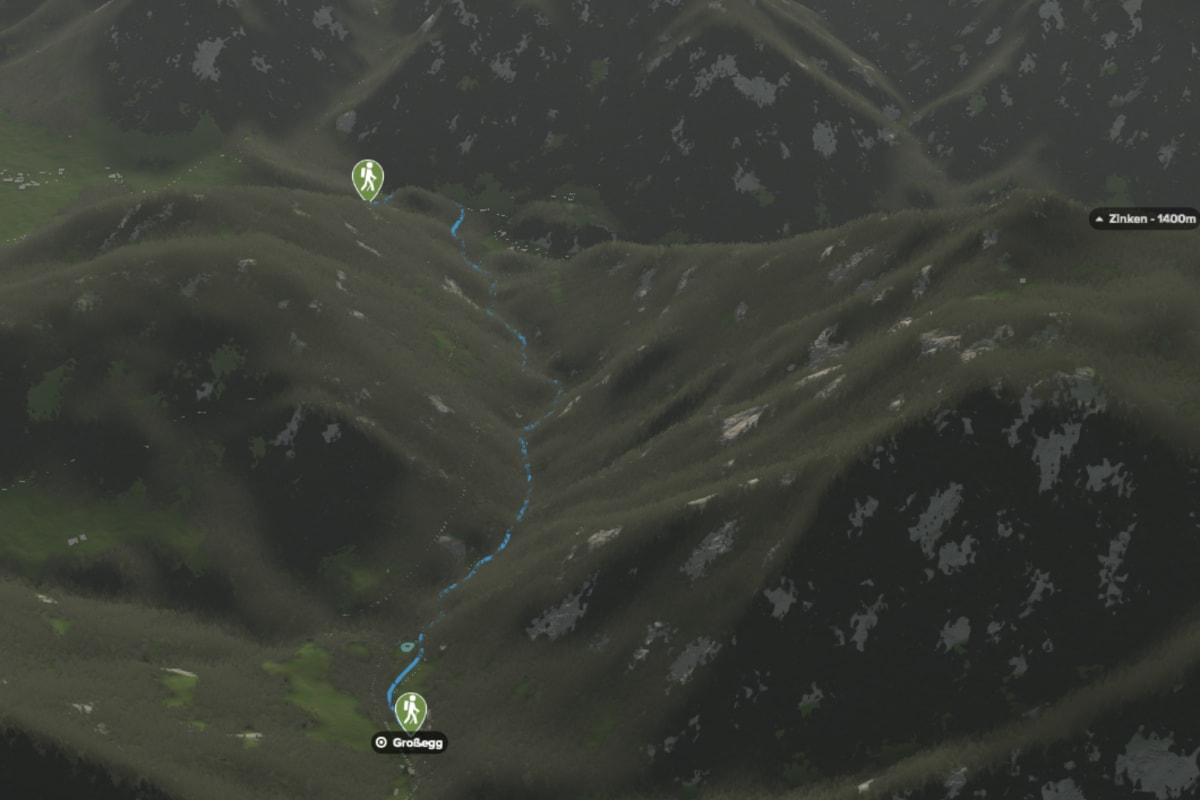Viewport: 1200px width, 800px height.
Task: Open the Großegg place label
Action: tap(409, 742)
